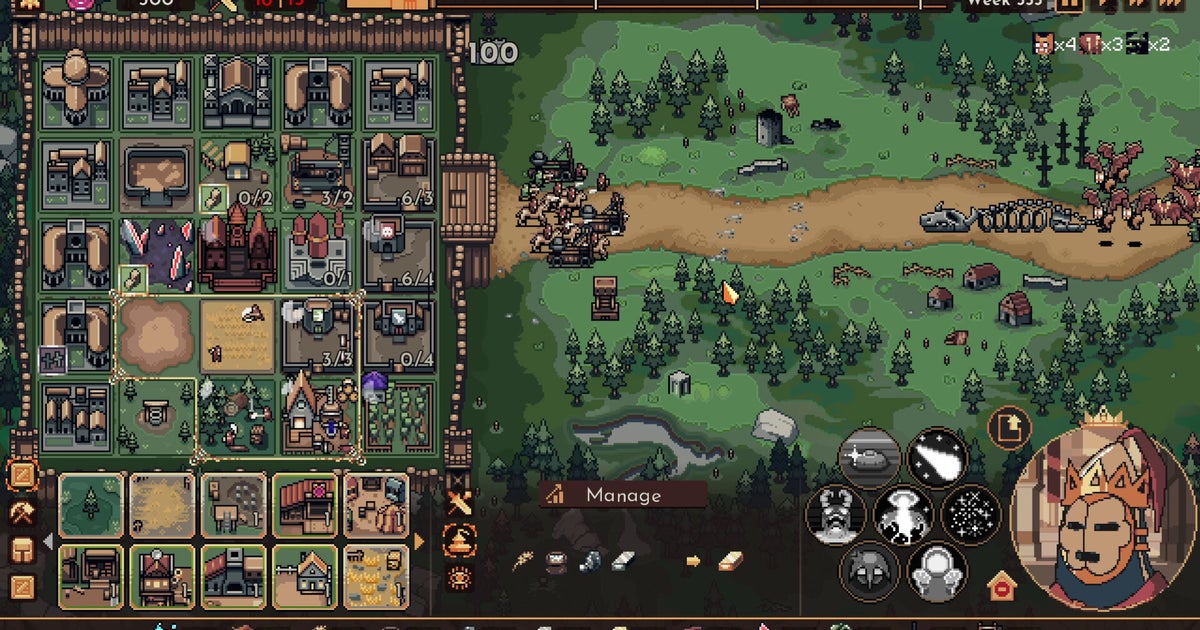
Task: Activate the comet strike ability
Action: coord(937,459)
